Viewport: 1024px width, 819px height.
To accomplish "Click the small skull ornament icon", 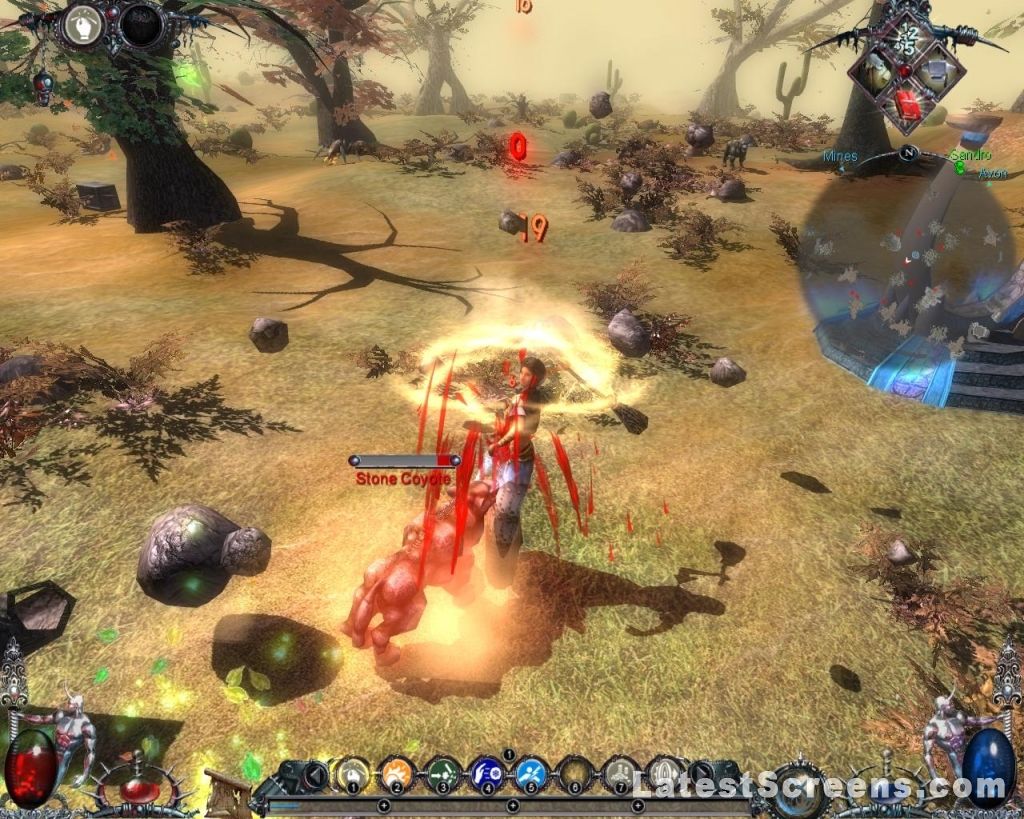I will (x=43, y=88).
